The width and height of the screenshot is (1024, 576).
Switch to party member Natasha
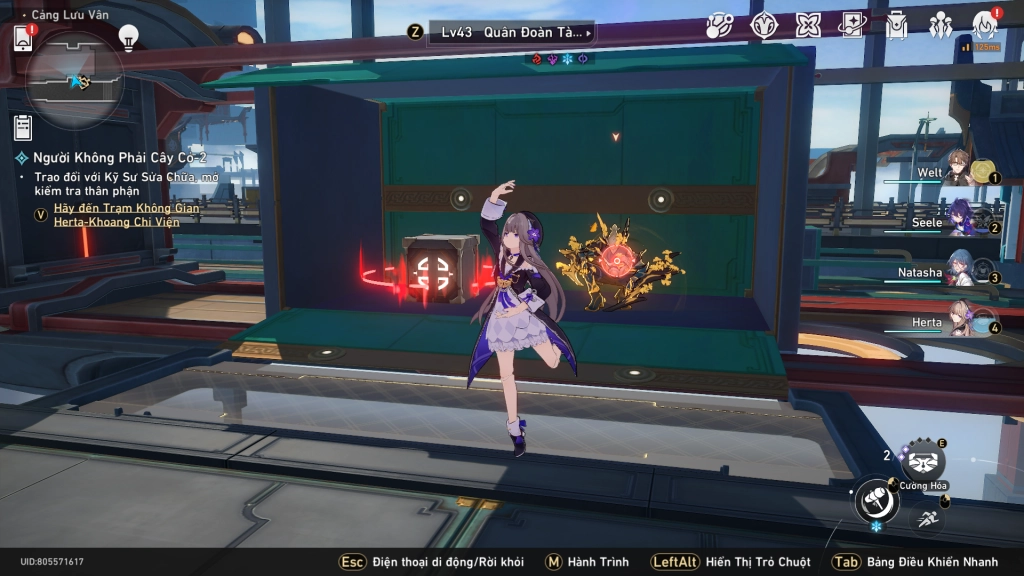(958, 272)
